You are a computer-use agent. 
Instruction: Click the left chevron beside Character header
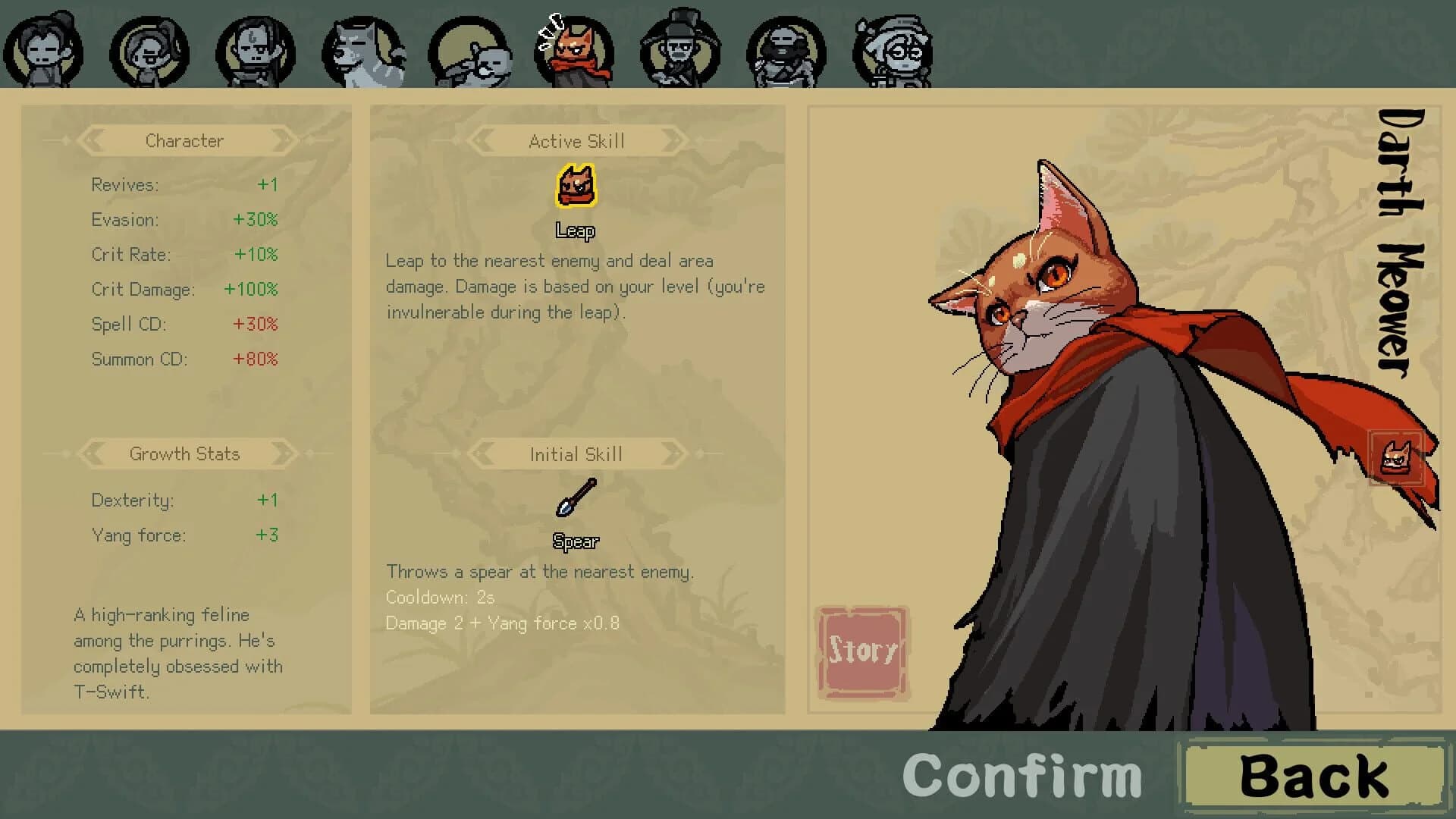click(x=93, y=140)
